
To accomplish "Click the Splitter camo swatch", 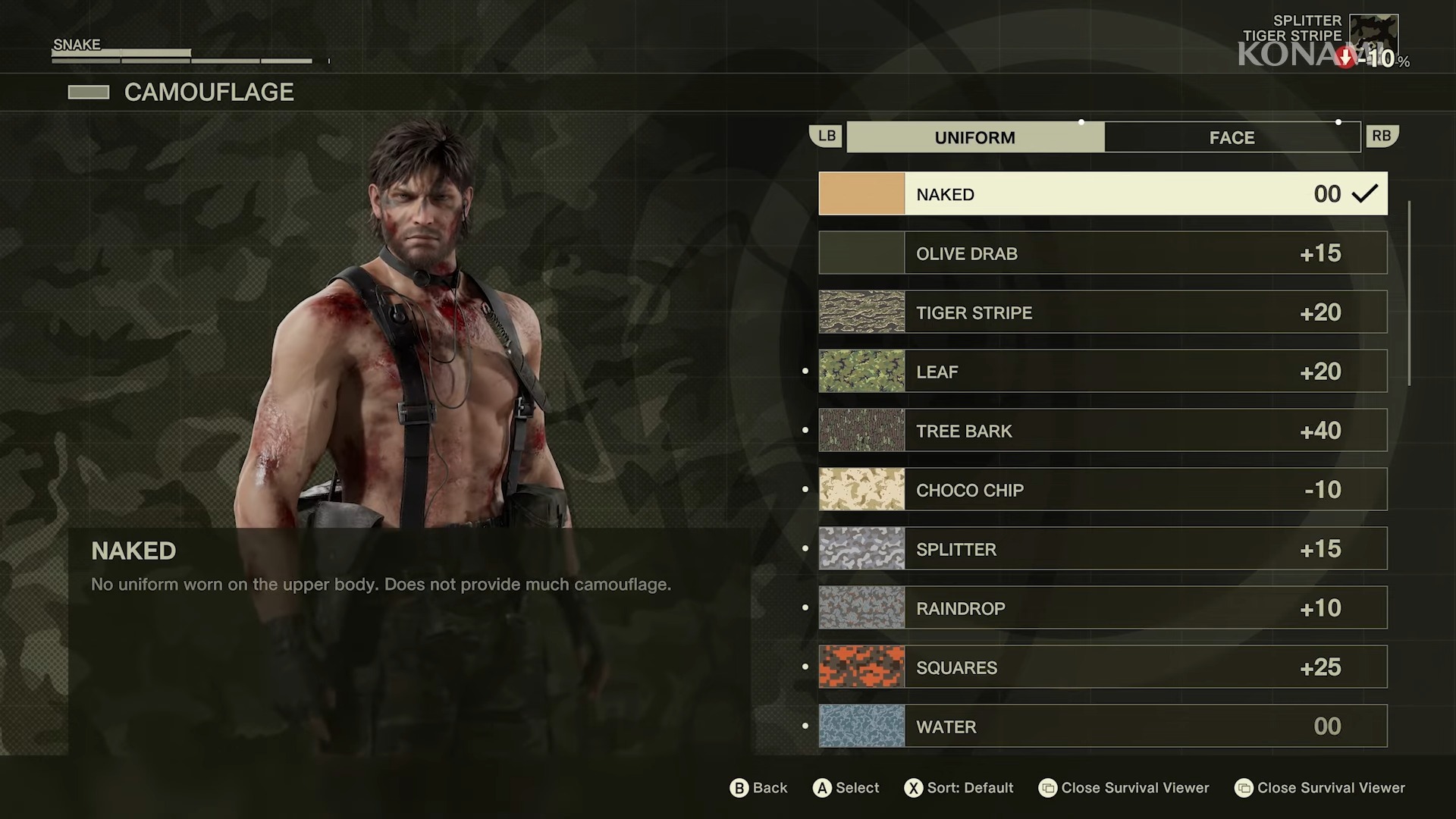I will [x=861, y=548].
